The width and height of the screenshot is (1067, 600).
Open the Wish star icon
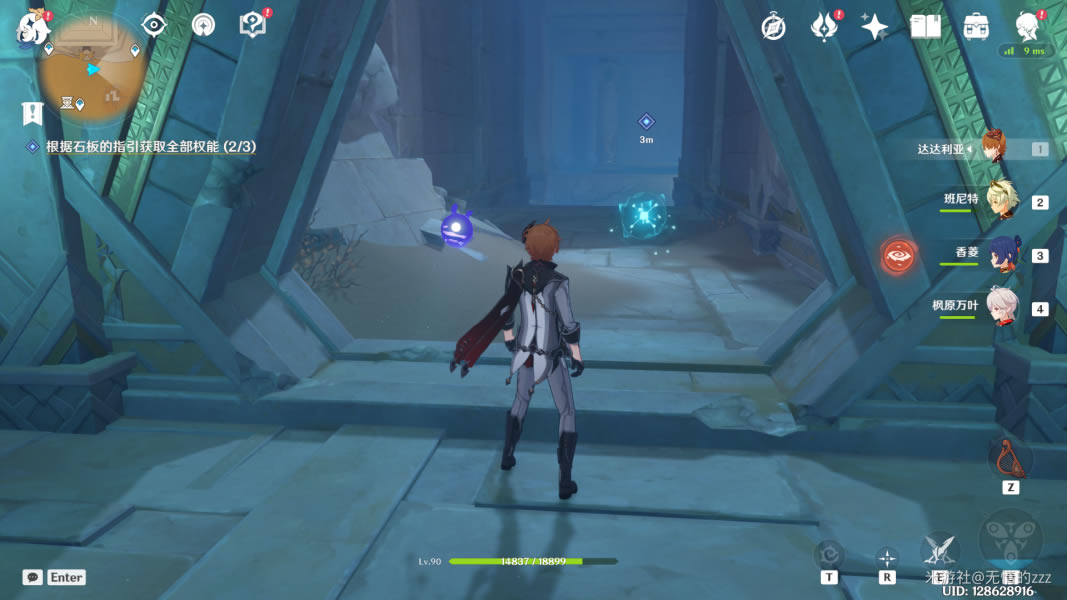(x=875, y=27)
